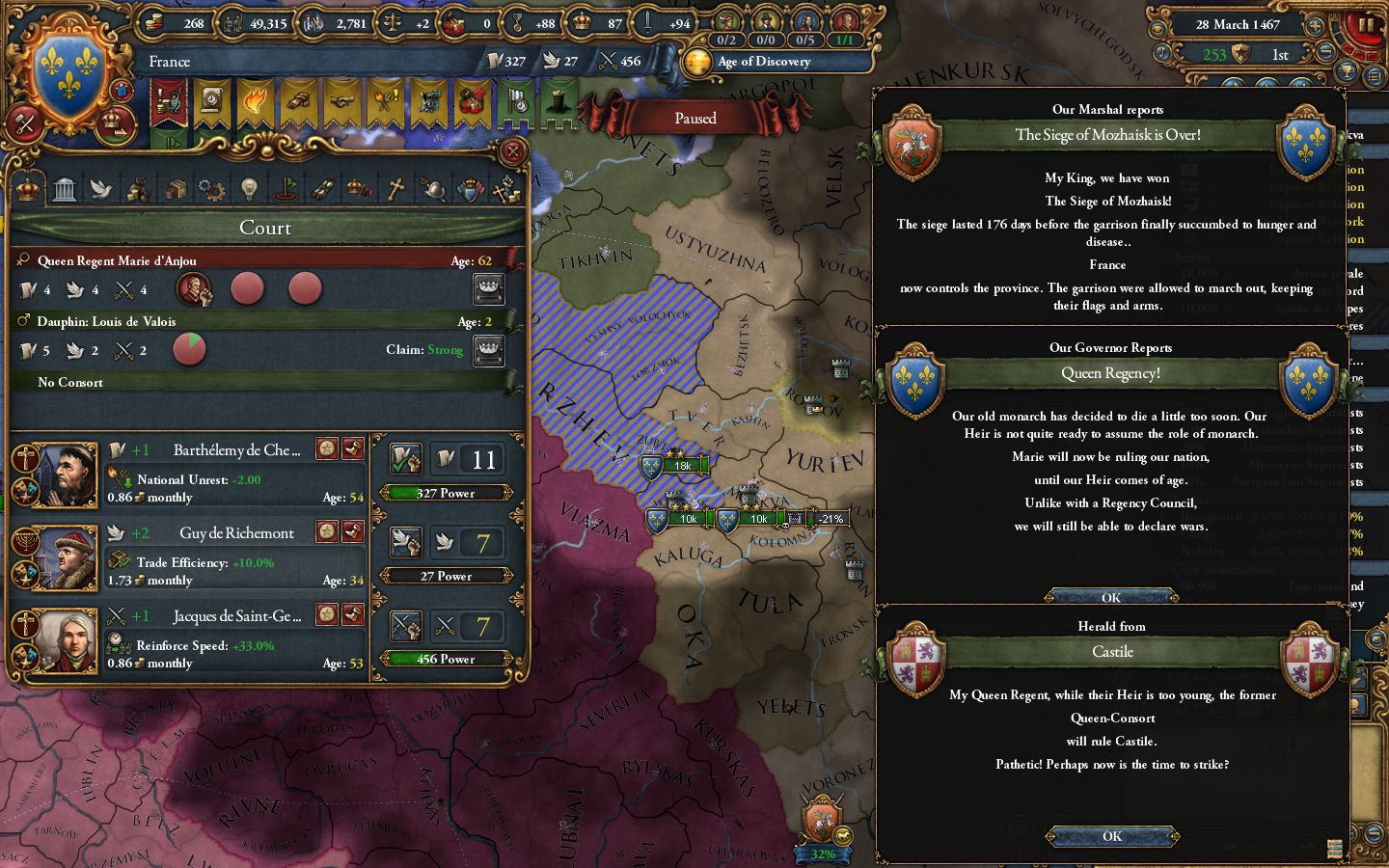Switch to the Court crown tab
The image size is (1389, 868).
point(28,188)
